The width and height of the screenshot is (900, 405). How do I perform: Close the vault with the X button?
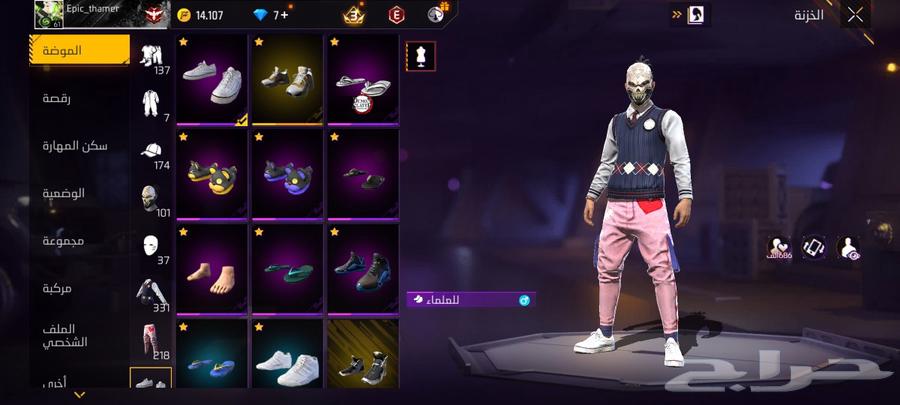(x=855, y=15)
